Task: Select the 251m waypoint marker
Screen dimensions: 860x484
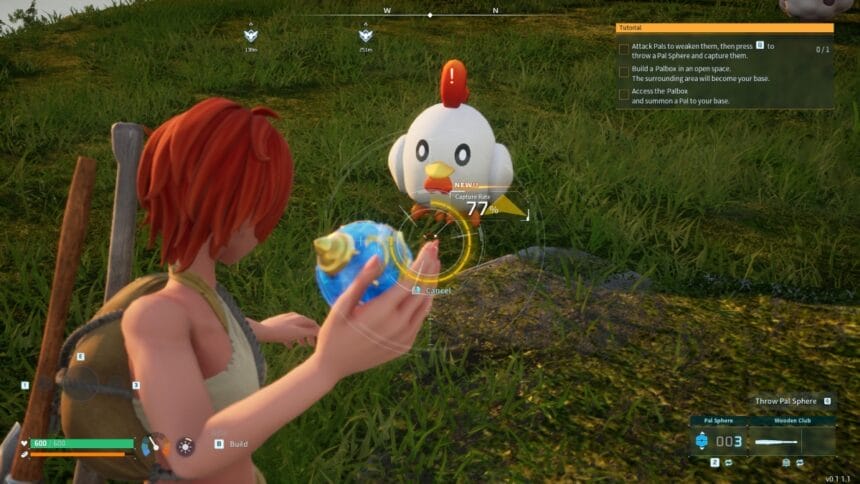Action: click(366, 36)
